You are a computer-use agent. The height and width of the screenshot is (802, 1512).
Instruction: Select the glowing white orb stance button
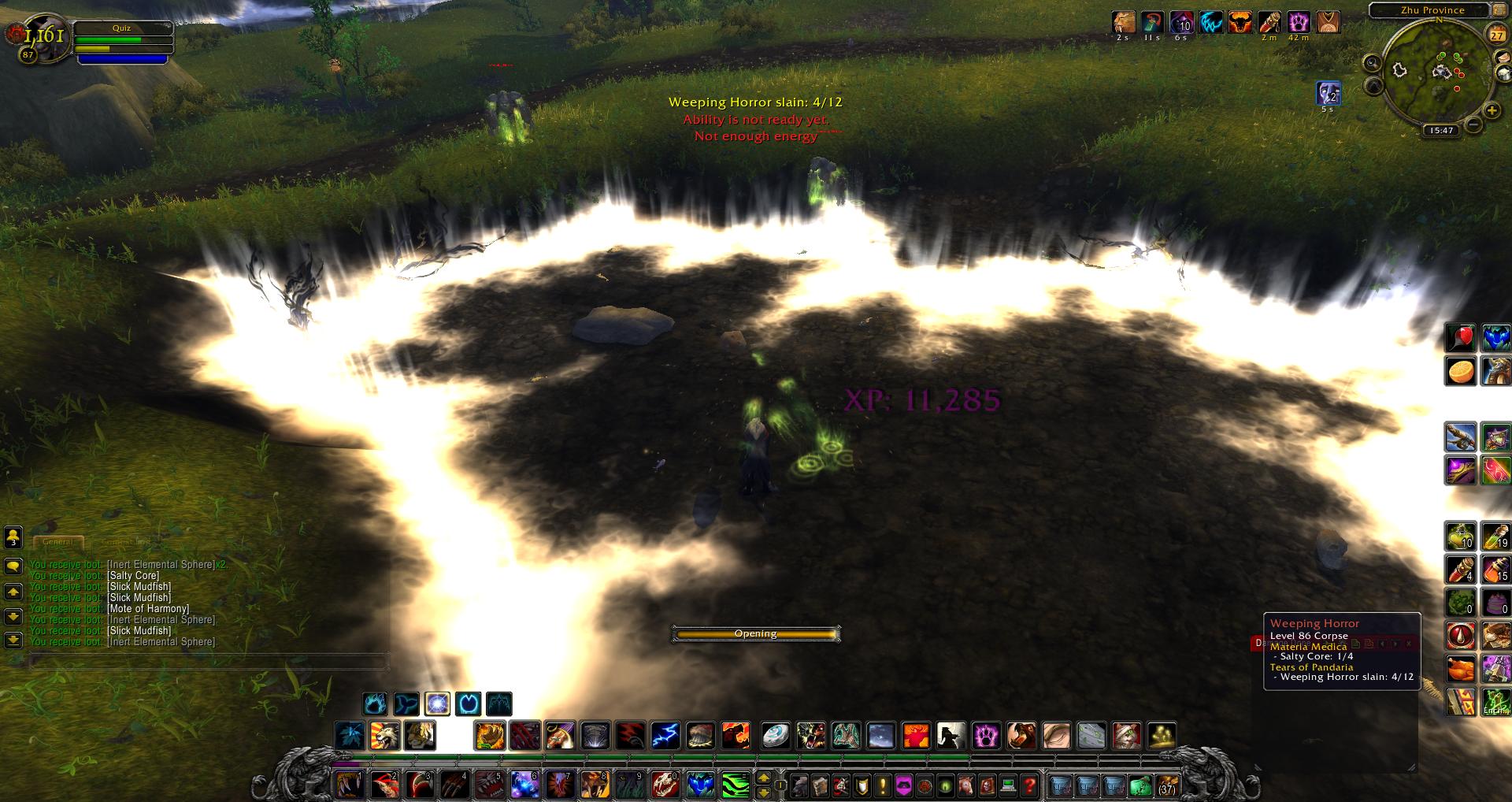[437, 703]
